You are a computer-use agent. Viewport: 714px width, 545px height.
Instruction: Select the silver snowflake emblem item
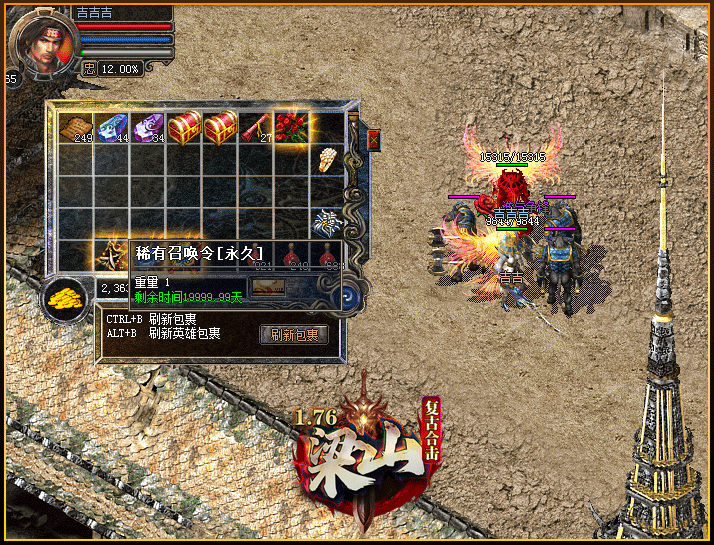tap(327, 221)
